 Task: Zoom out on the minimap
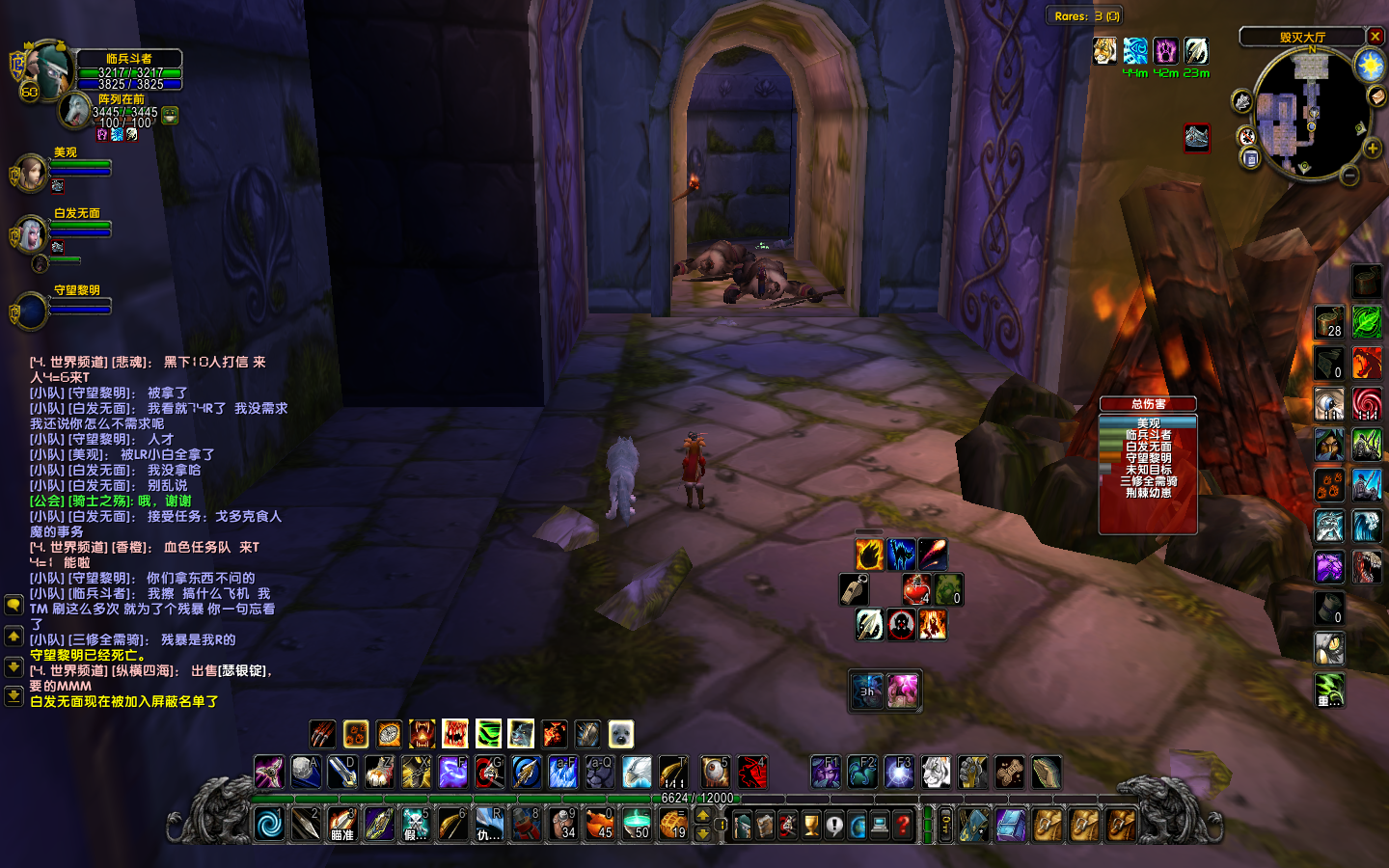(x=1349, y=175)
